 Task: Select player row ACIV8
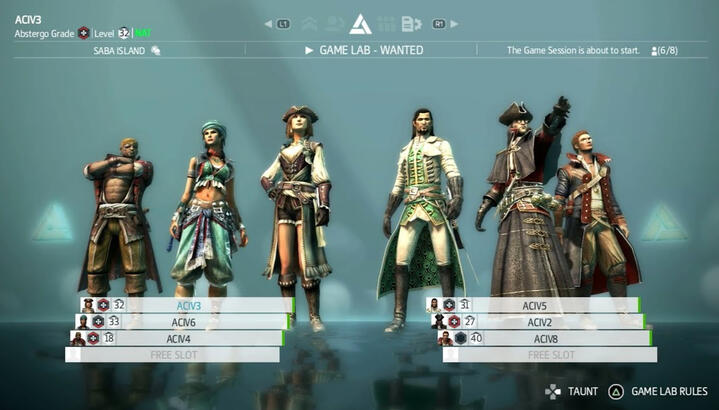click(x=543, y=338)
